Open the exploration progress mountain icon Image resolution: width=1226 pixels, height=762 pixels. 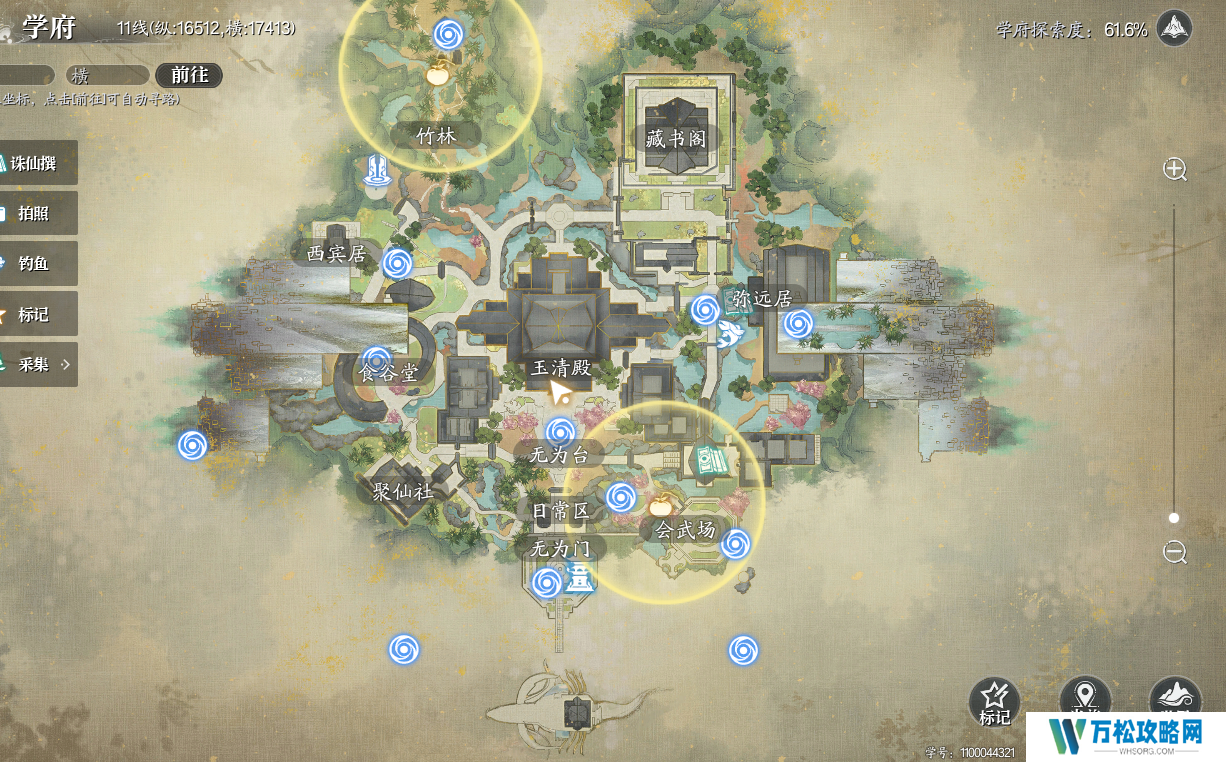pyautogui.click(x=1175, y=28)
